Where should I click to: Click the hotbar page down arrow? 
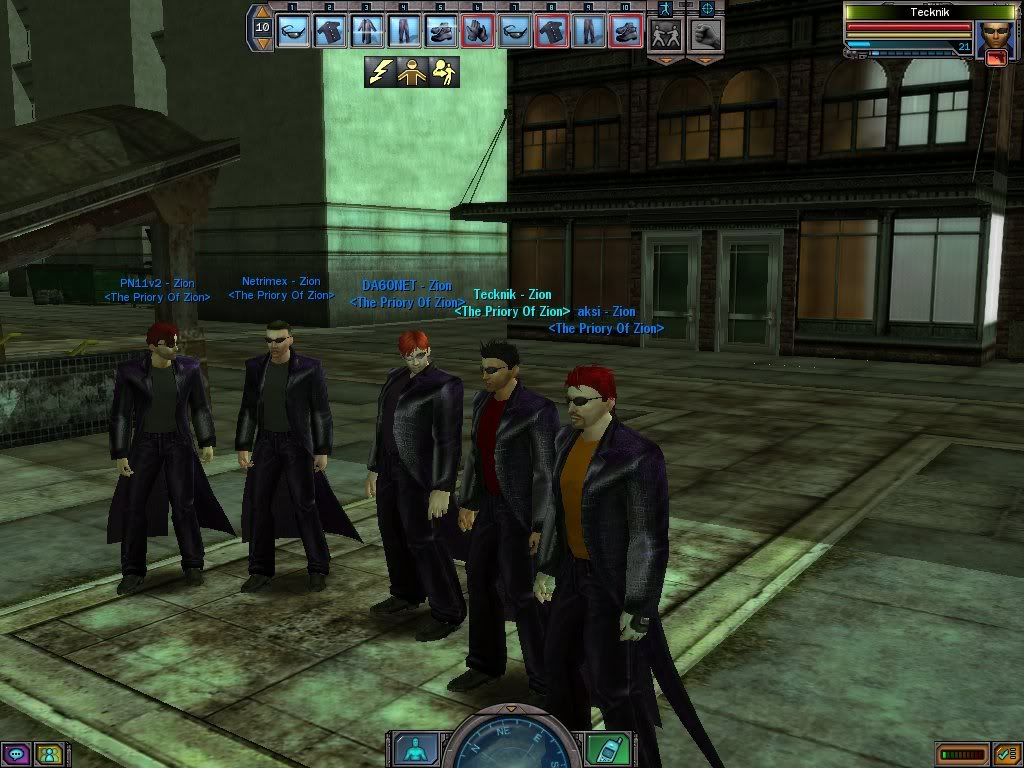click(x=263, y=45)
